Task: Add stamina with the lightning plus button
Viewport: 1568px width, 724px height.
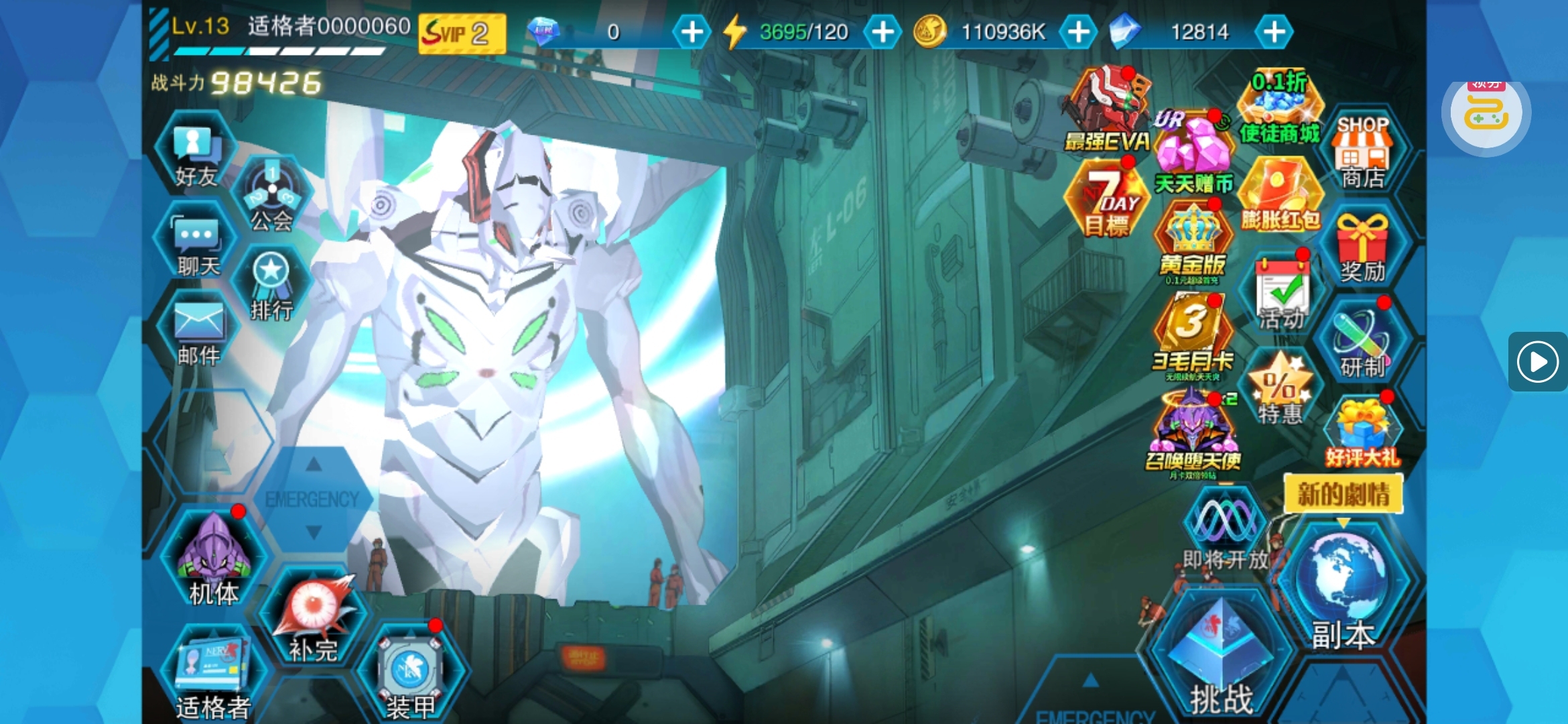Action: pyautogui.click(x=883, y=32)
